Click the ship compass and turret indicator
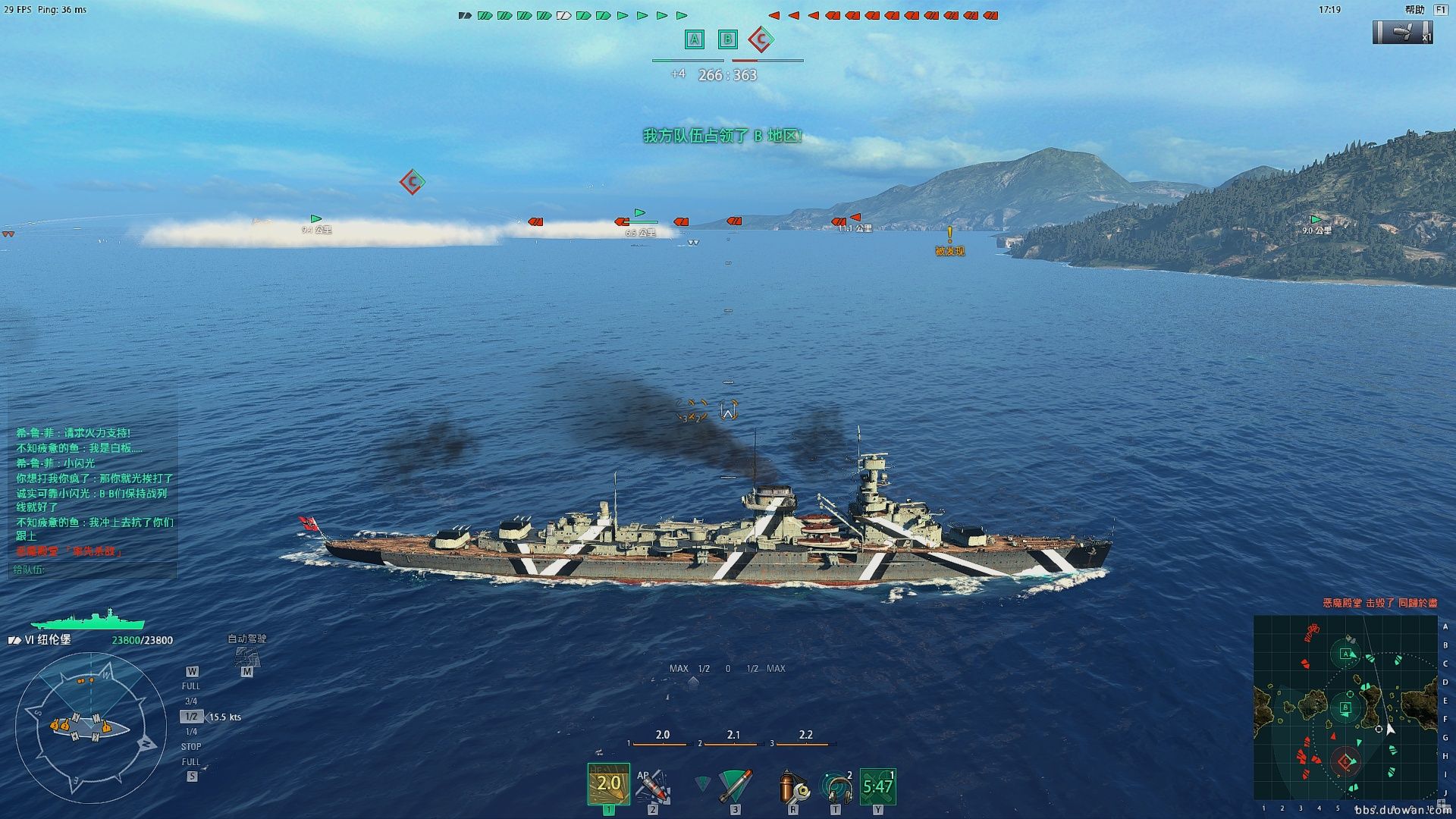 click(90, 728)
